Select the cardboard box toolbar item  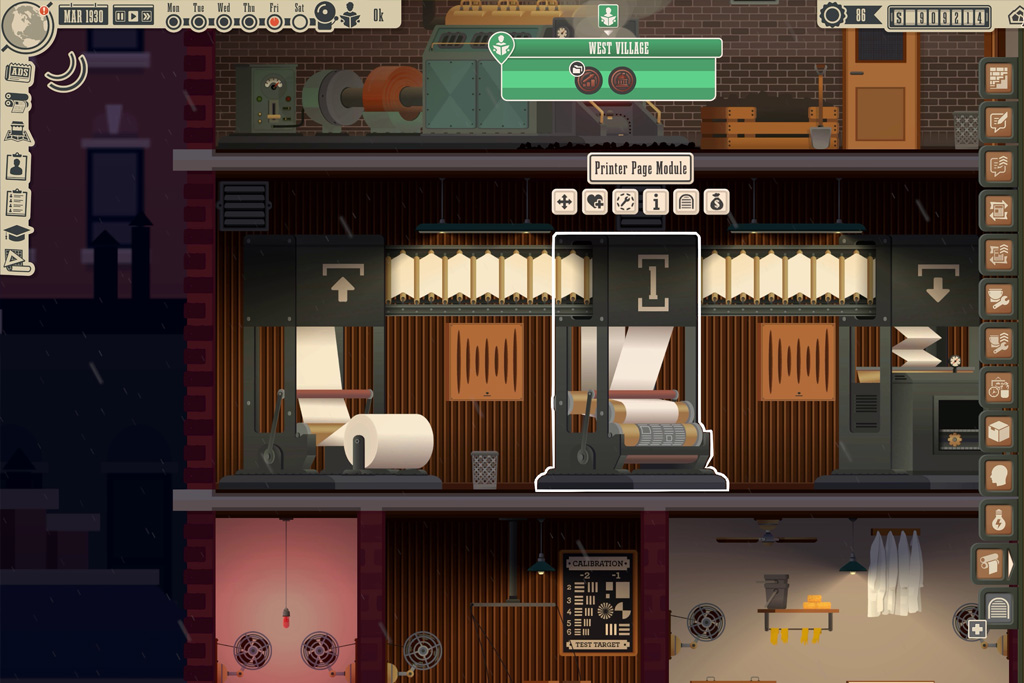(998, 432)
